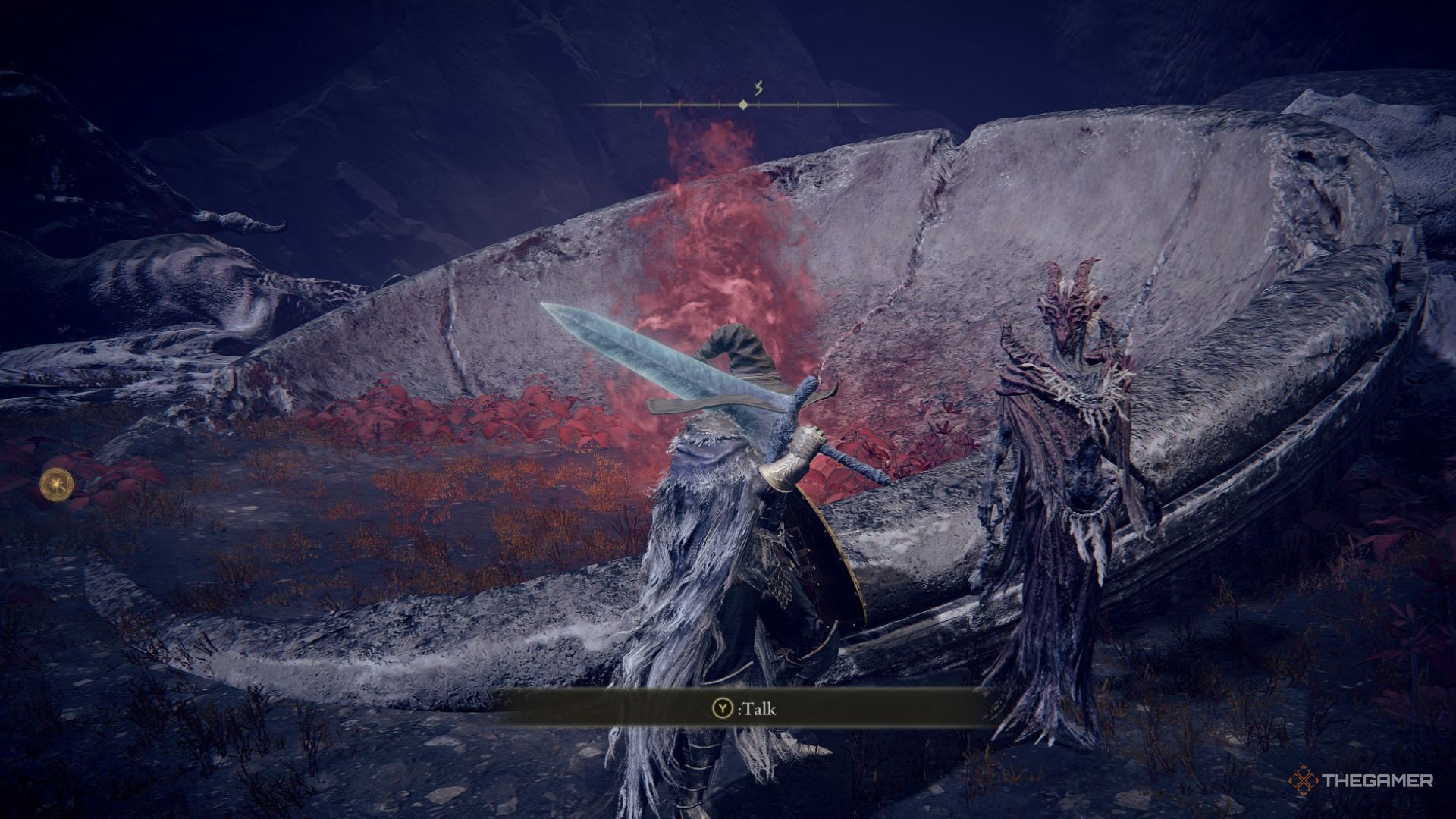Select the compass tick directly under the rune symbol
Screen dimensions: 1456x819
click(x=759, y=105)
